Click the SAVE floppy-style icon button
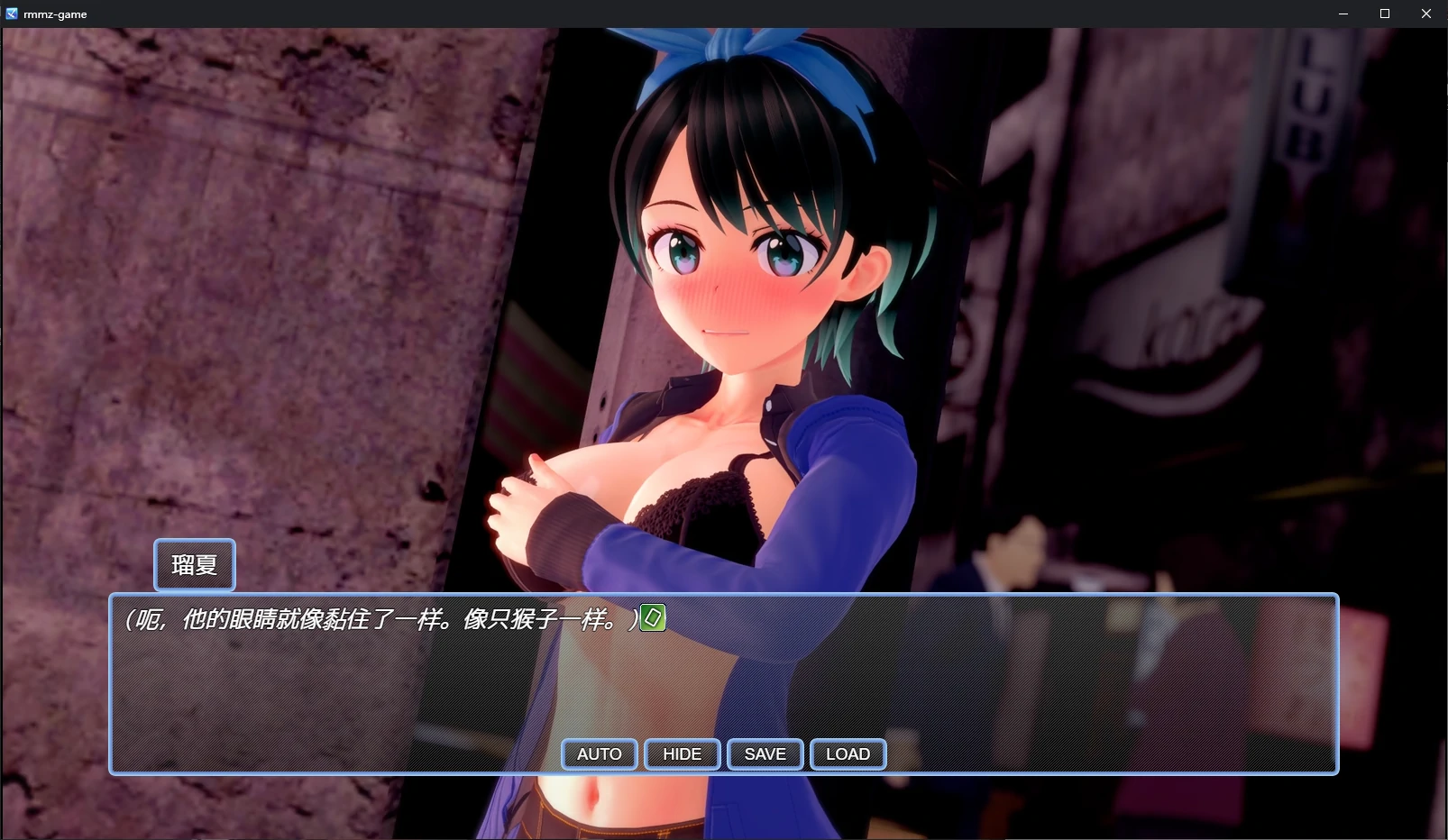This screenshot has width=1448, height=840. point(765,753)
